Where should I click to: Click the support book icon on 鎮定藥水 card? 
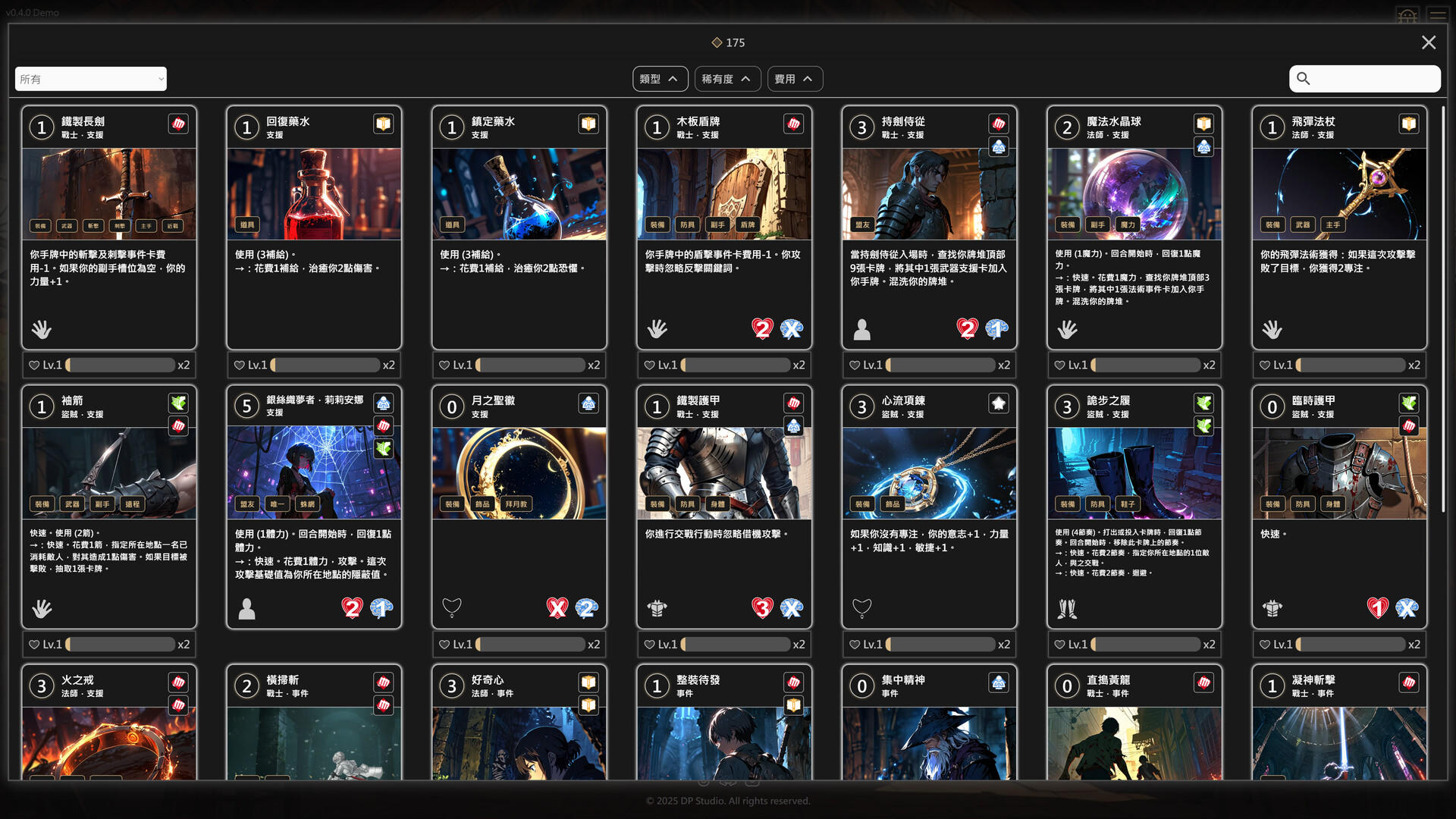tap(588, 124)
